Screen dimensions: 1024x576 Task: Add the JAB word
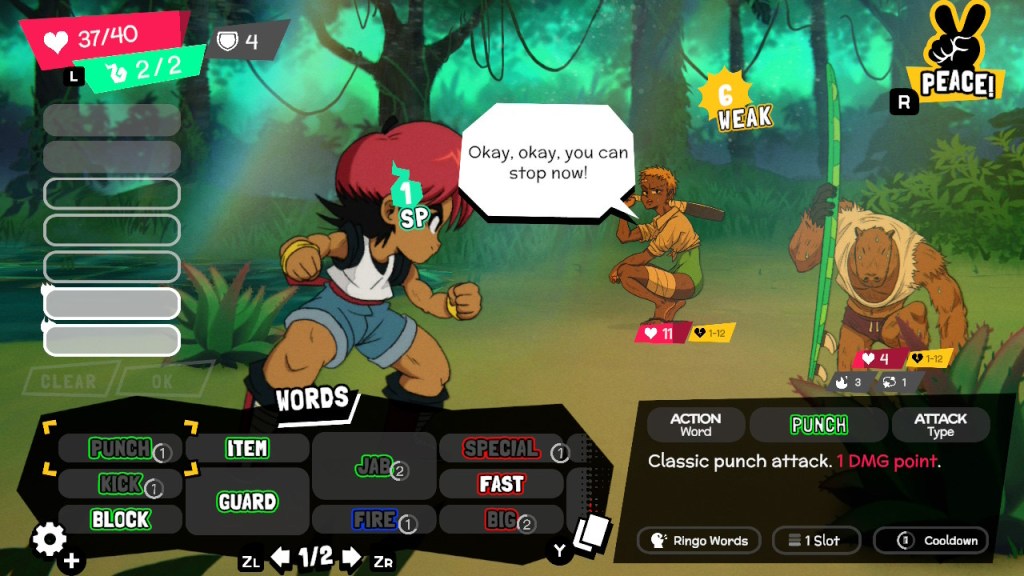point(373,466)
